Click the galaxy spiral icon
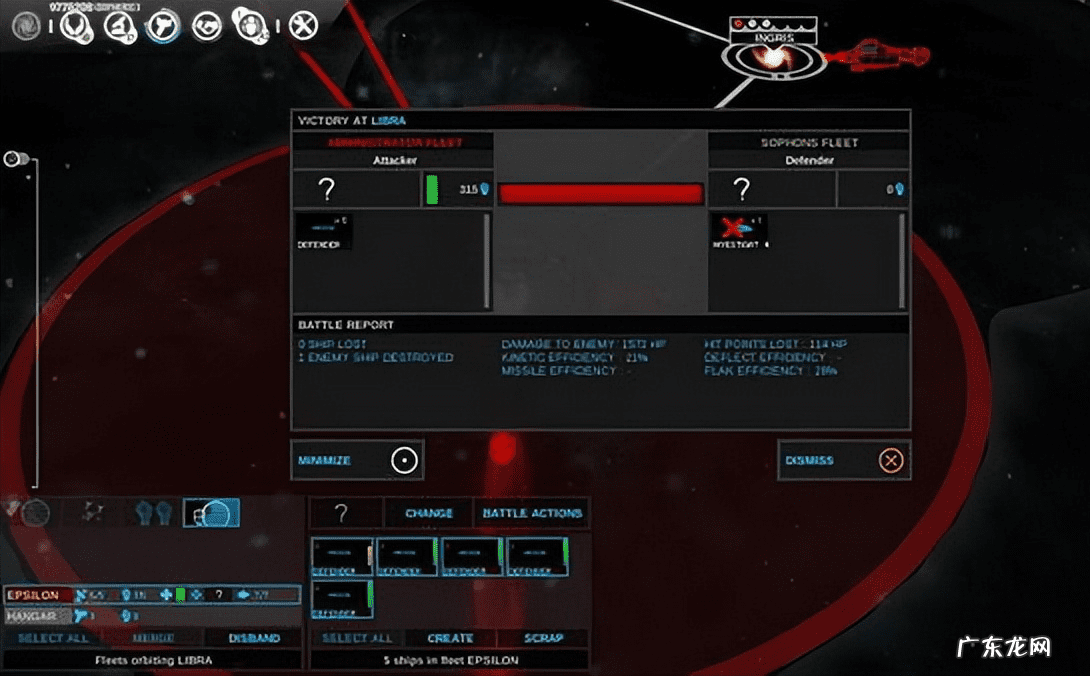 pos(26,26)
